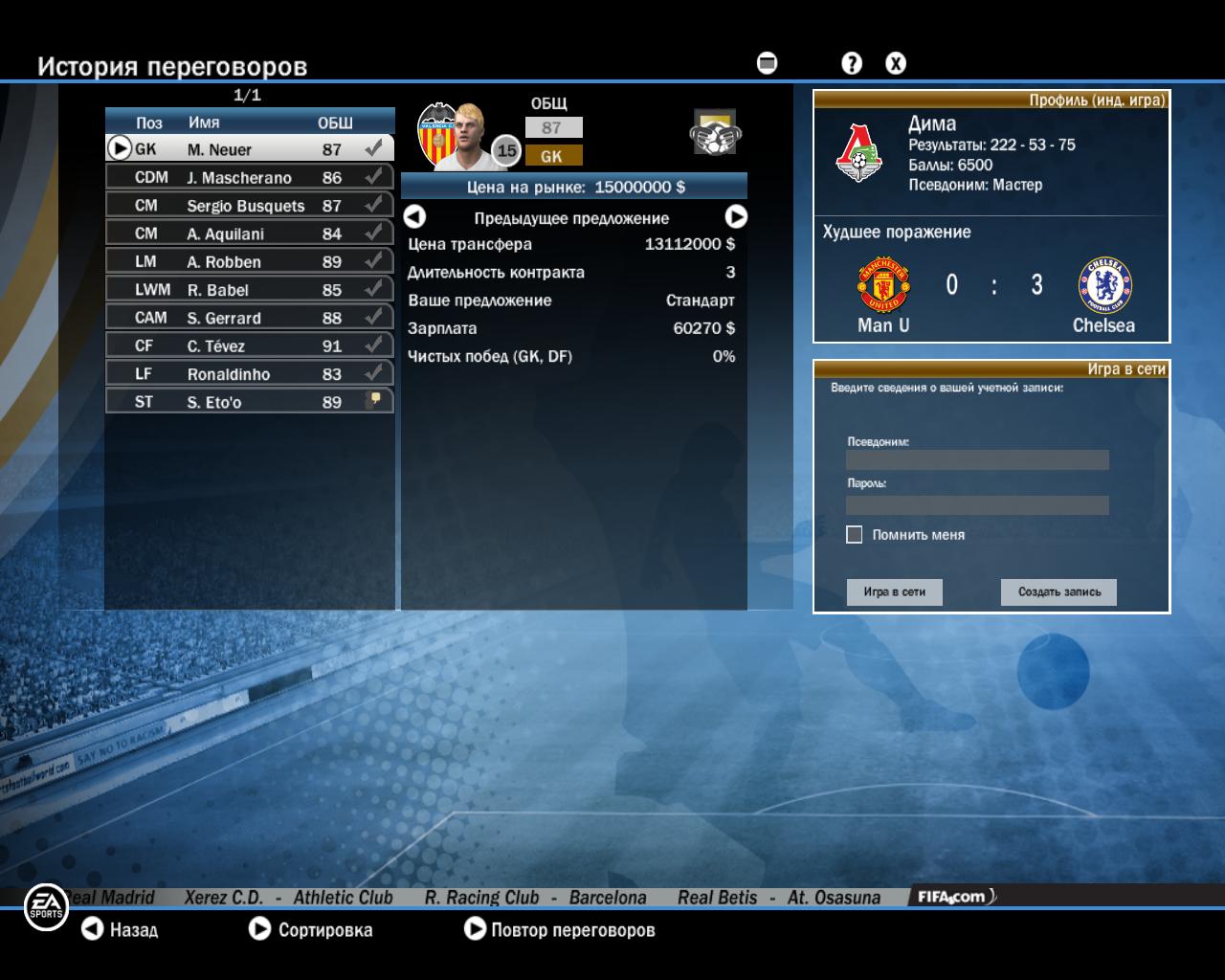Click the Пароль password field
The image size is (1225, 980).
pos(977,504)
